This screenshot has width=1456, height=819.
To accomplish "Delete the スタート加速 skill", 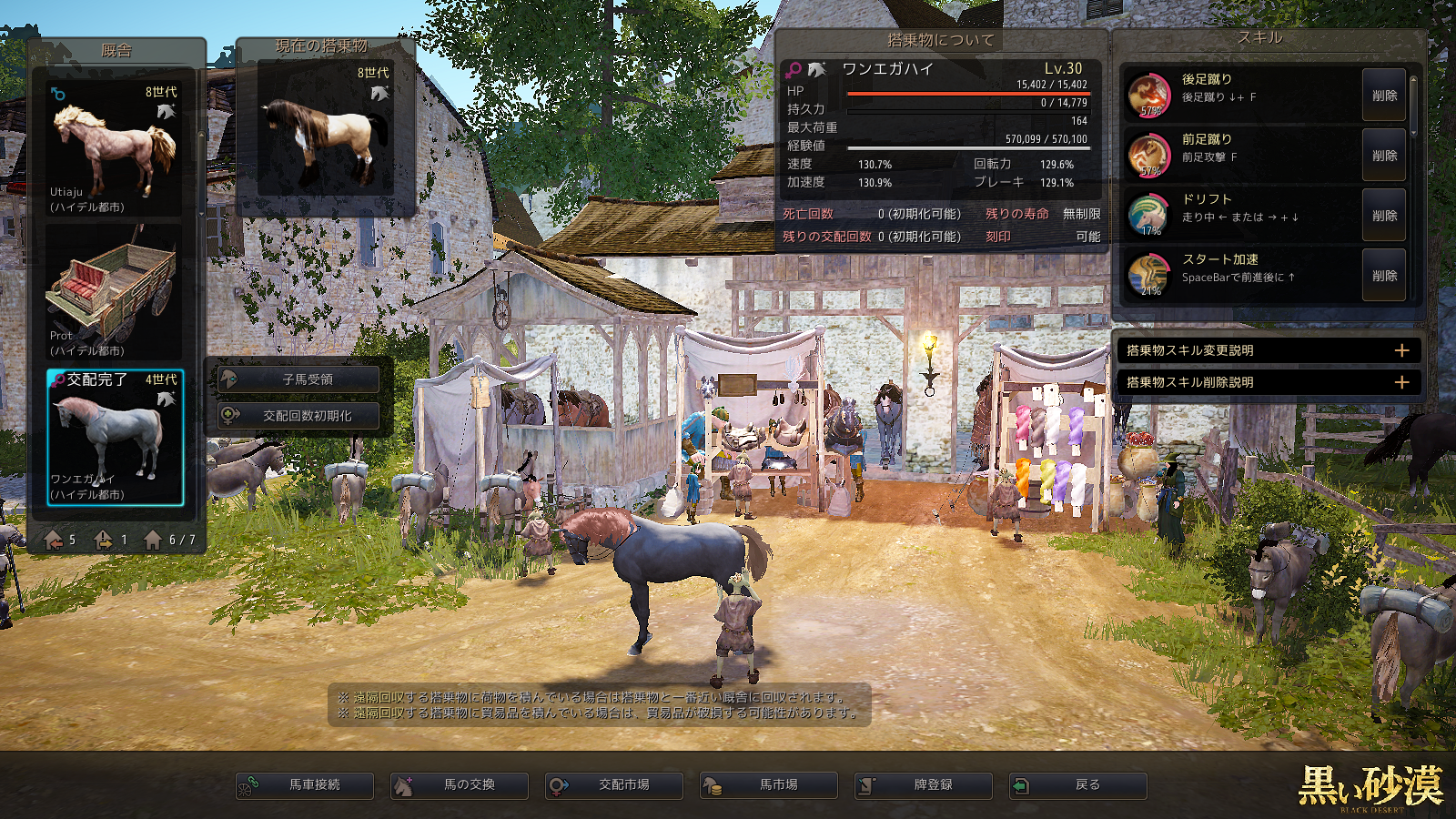I will tap(1384, 276).
